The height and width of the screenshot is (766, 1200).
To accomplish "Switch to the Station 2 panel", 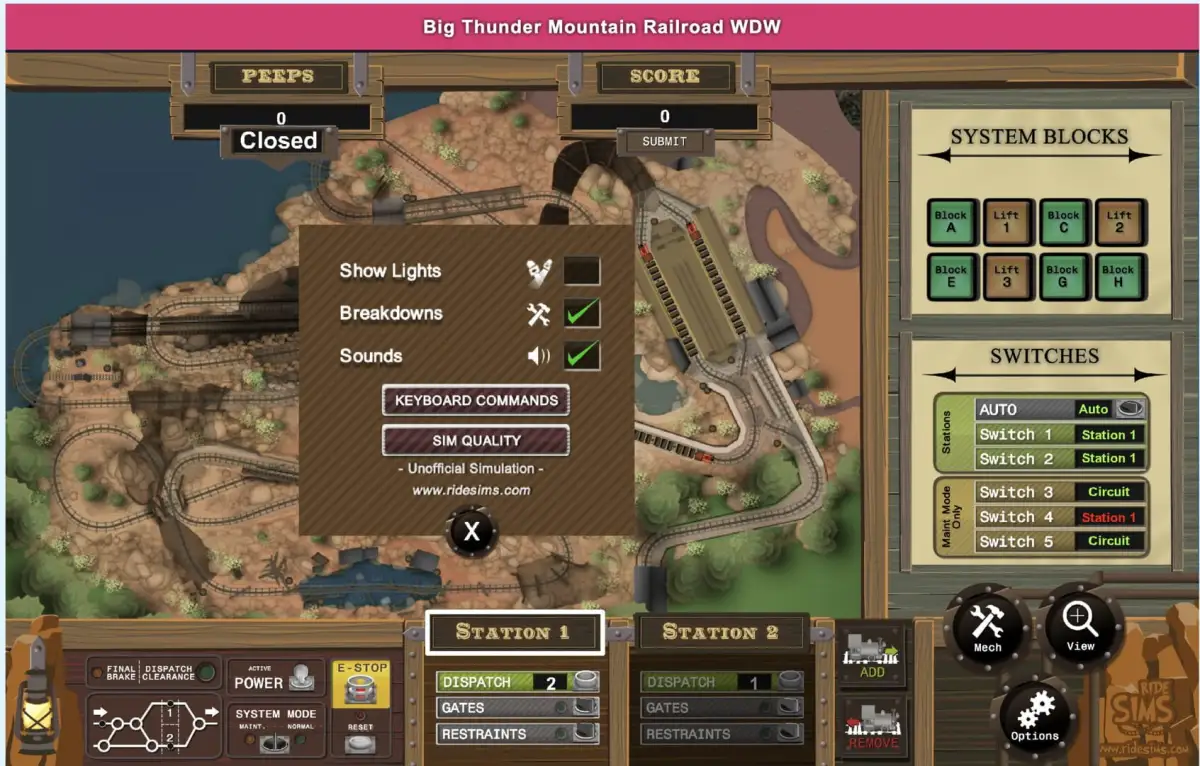I will pyautogui.click(x=720, y=632).
